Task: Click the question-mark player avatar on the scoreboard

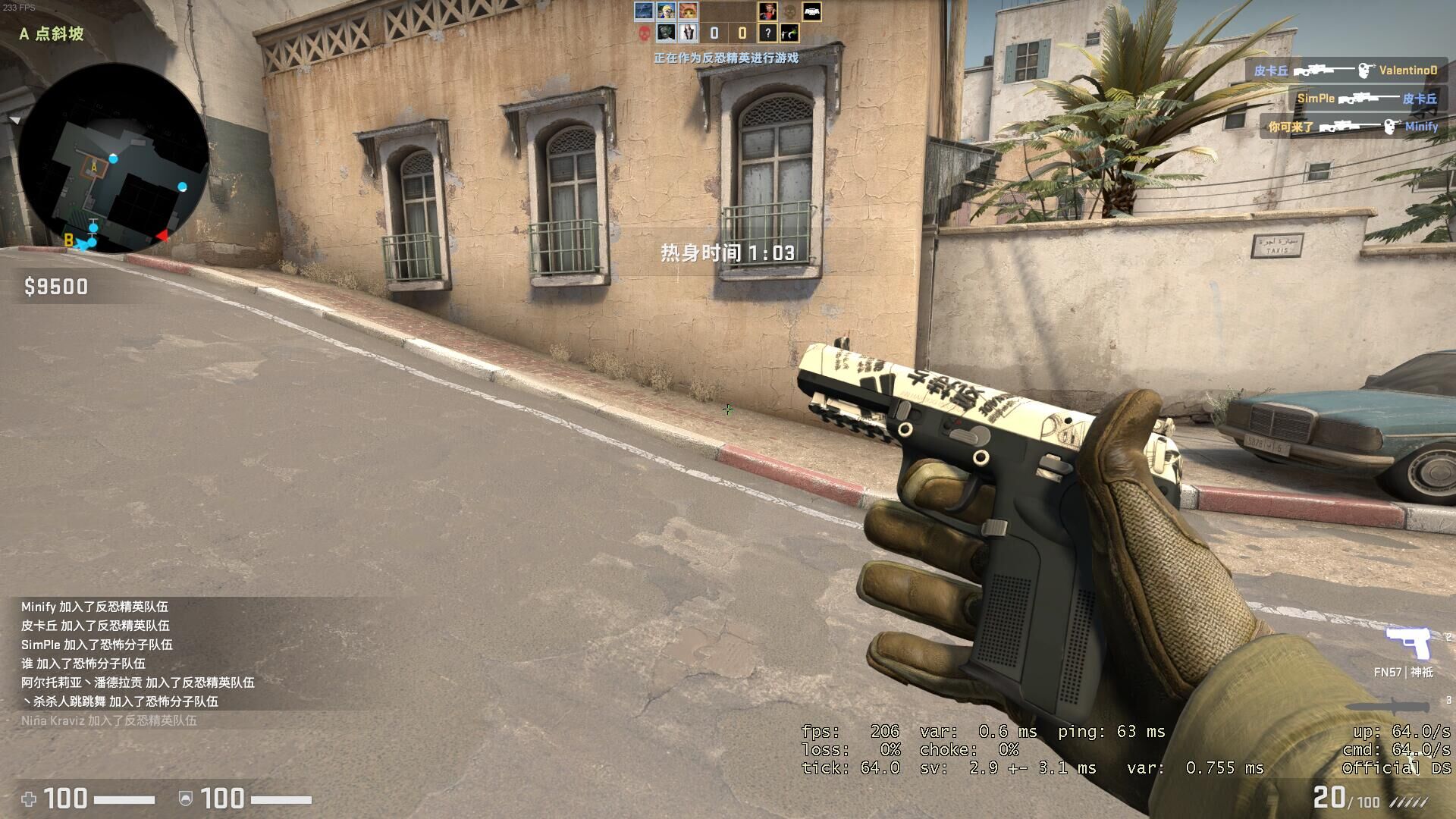Action: coord(768,33)
